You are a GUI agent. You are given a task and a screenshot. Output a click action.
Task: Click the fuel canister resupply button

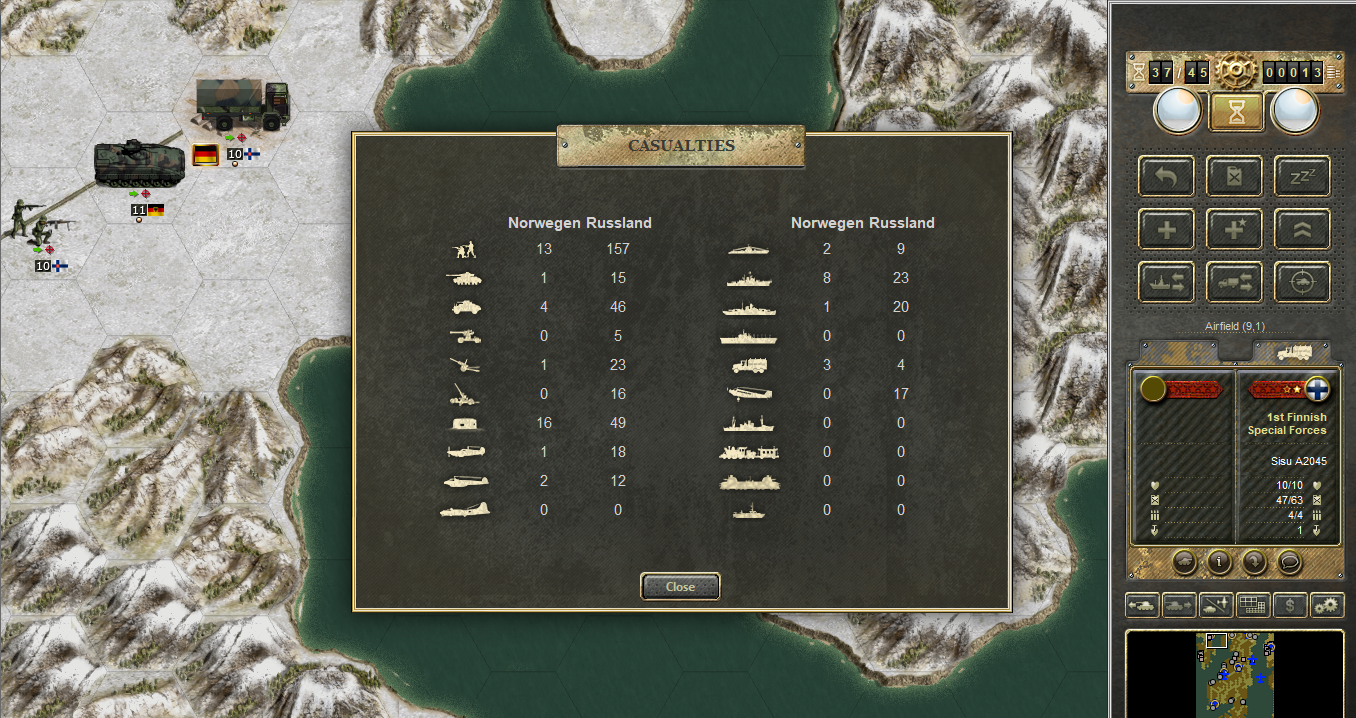[x=1234, y=176]
